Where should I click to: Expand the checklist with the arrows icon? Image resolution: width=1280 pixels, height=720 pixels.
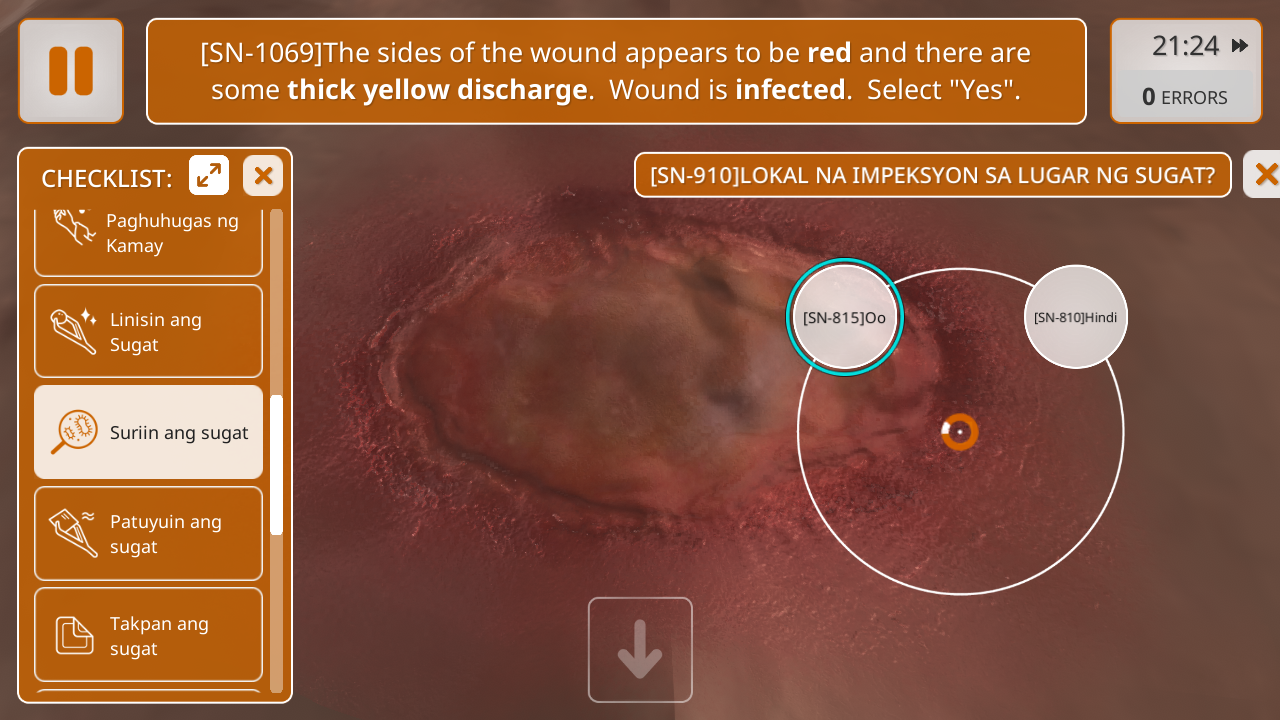(x=209, y=176)
